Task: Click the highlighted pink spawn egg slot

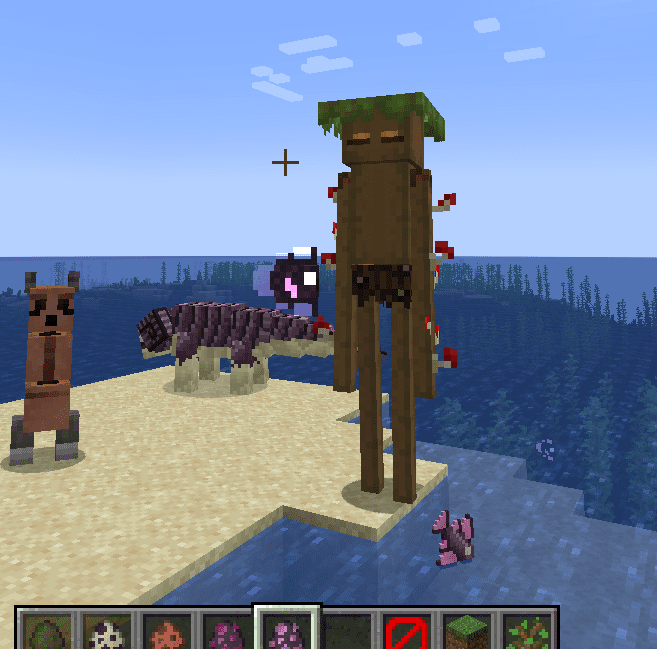Action: pos(286,632)
